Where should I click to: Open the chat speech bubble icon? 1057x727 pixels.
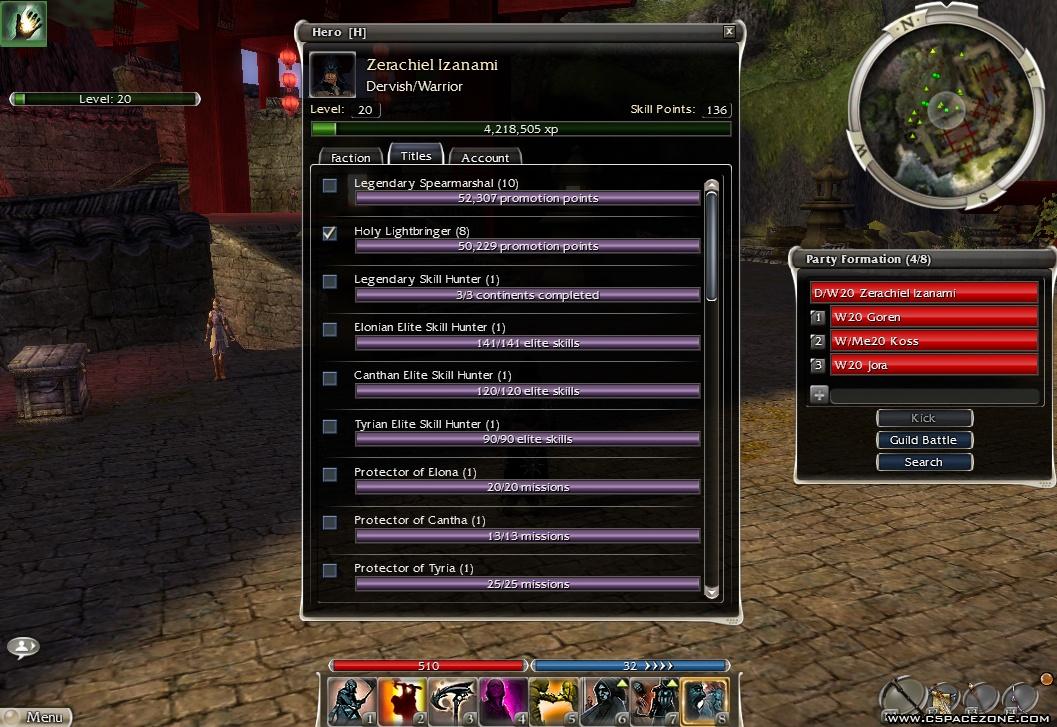pos(22,647)
